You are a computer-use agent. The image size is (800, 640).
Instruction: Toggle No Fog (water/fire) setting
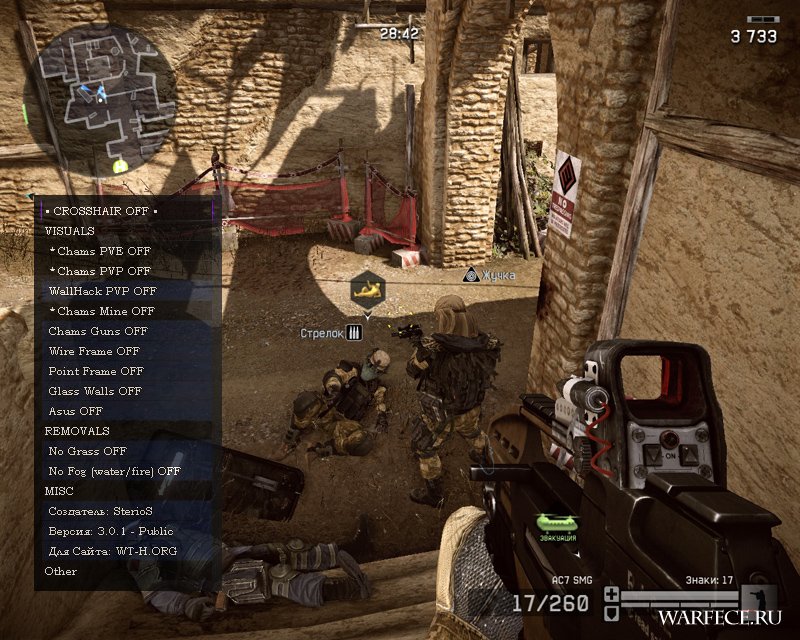[114, 471]
